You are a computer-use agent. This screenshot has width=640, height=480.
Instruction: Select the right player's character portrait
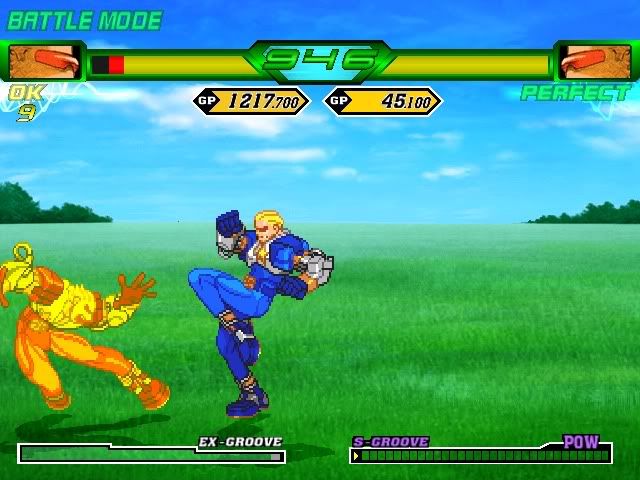click(x=594, y=63)
